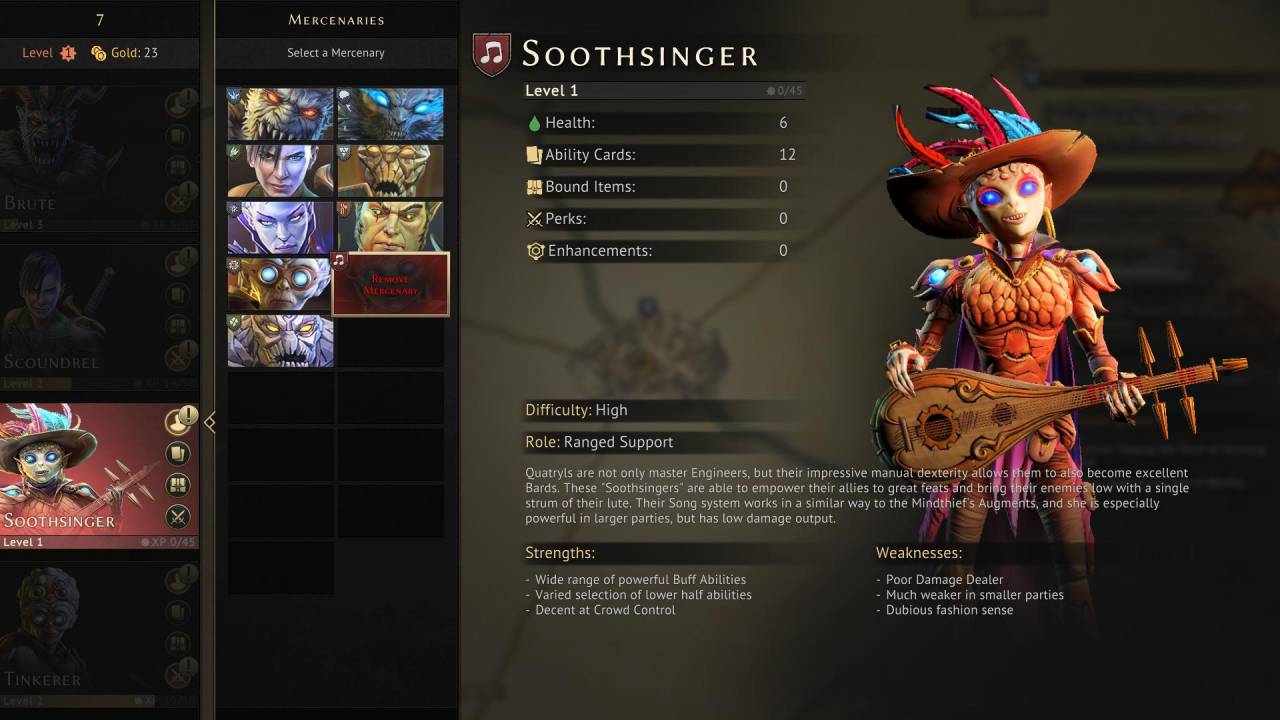Open Soothsinger's ability cards icon
The height and width of the screenshot is (720, 1280).
click(178, 454)
